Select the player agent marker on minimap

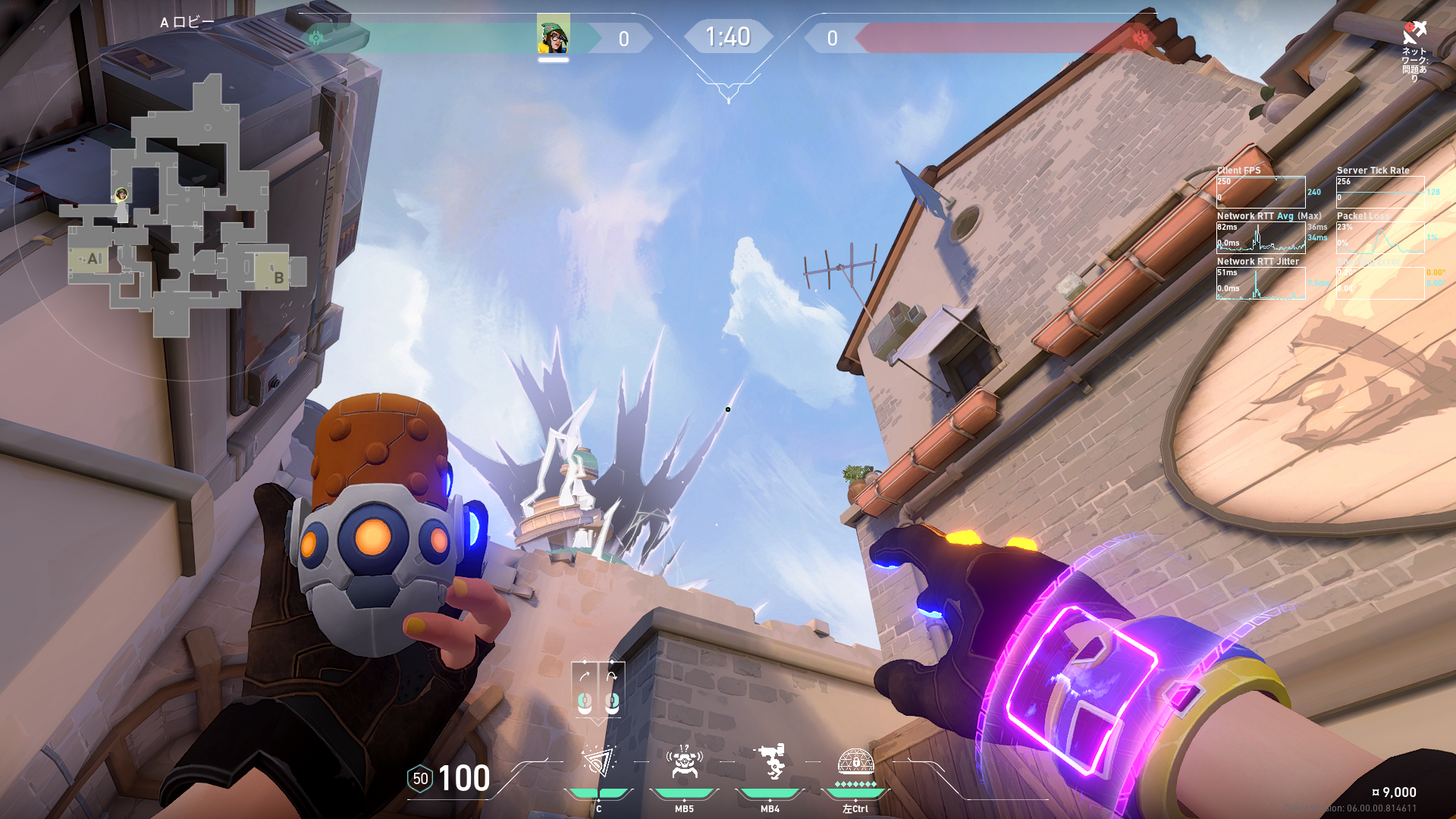click(121, 196)
